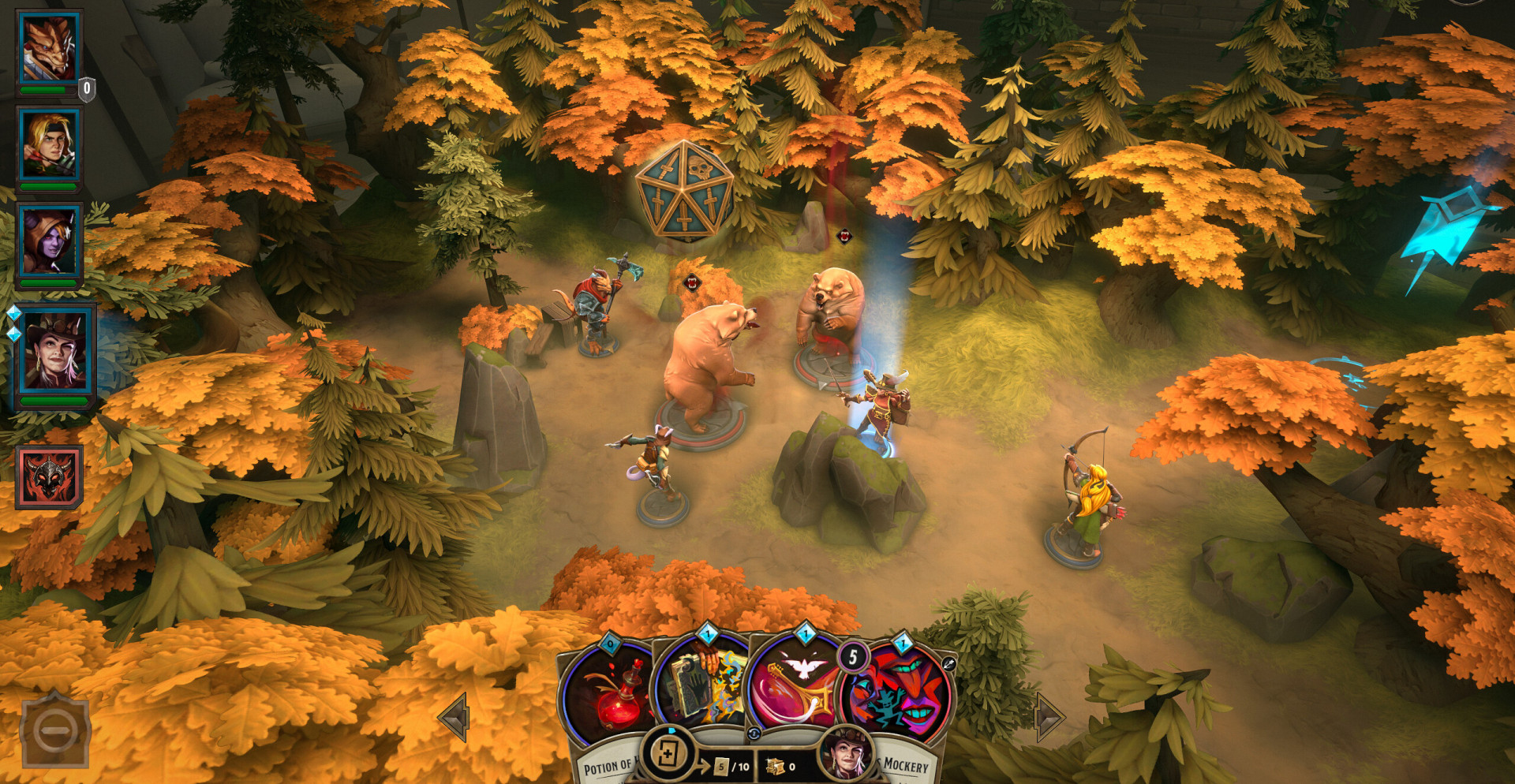This screenshot has width=1515, height=784.
Task: Select the blonde archer hero portrait
Action: [49, 146]
